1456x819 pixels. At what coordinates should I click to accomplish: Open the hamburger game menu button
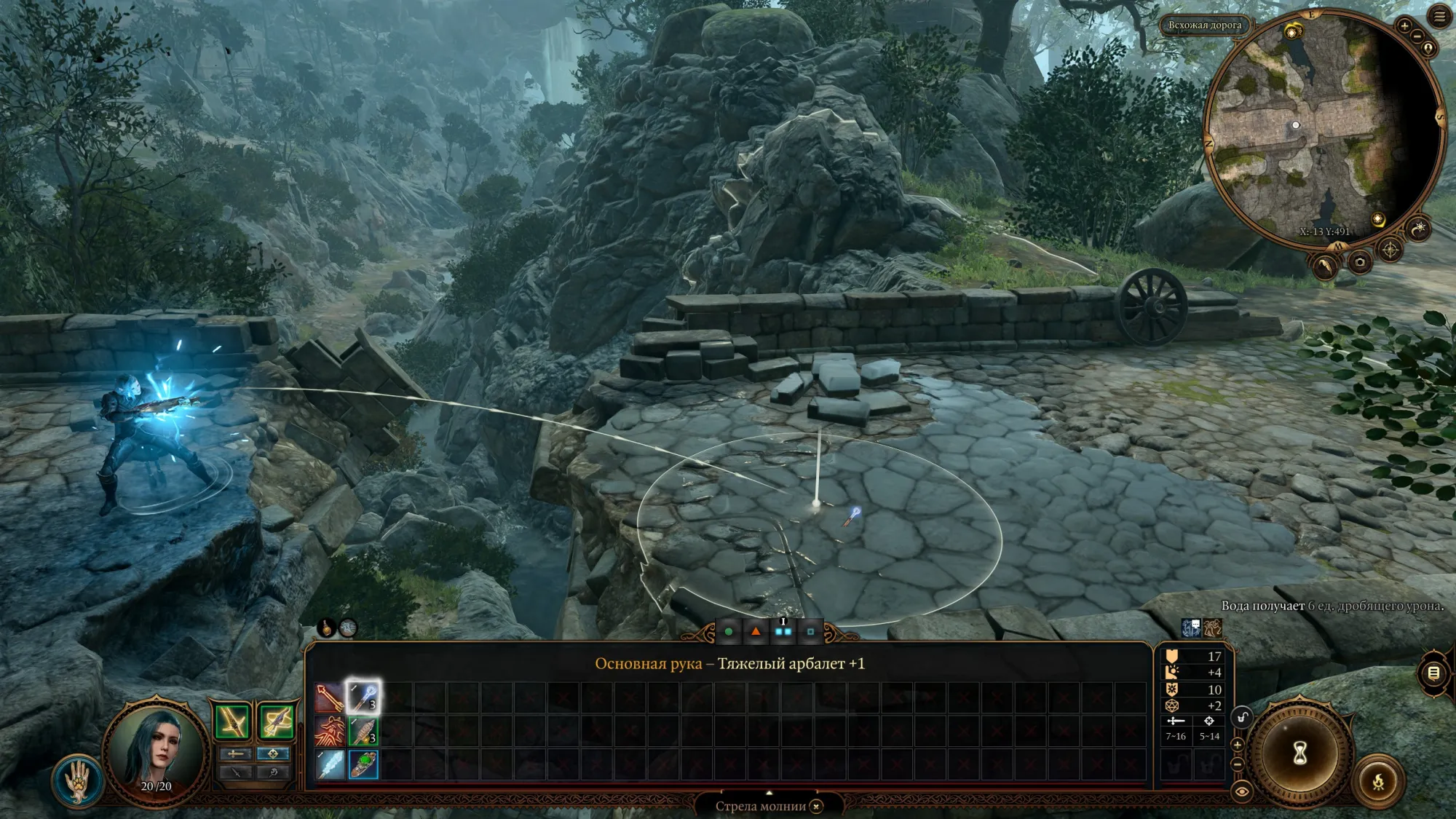pos(1439,17)
